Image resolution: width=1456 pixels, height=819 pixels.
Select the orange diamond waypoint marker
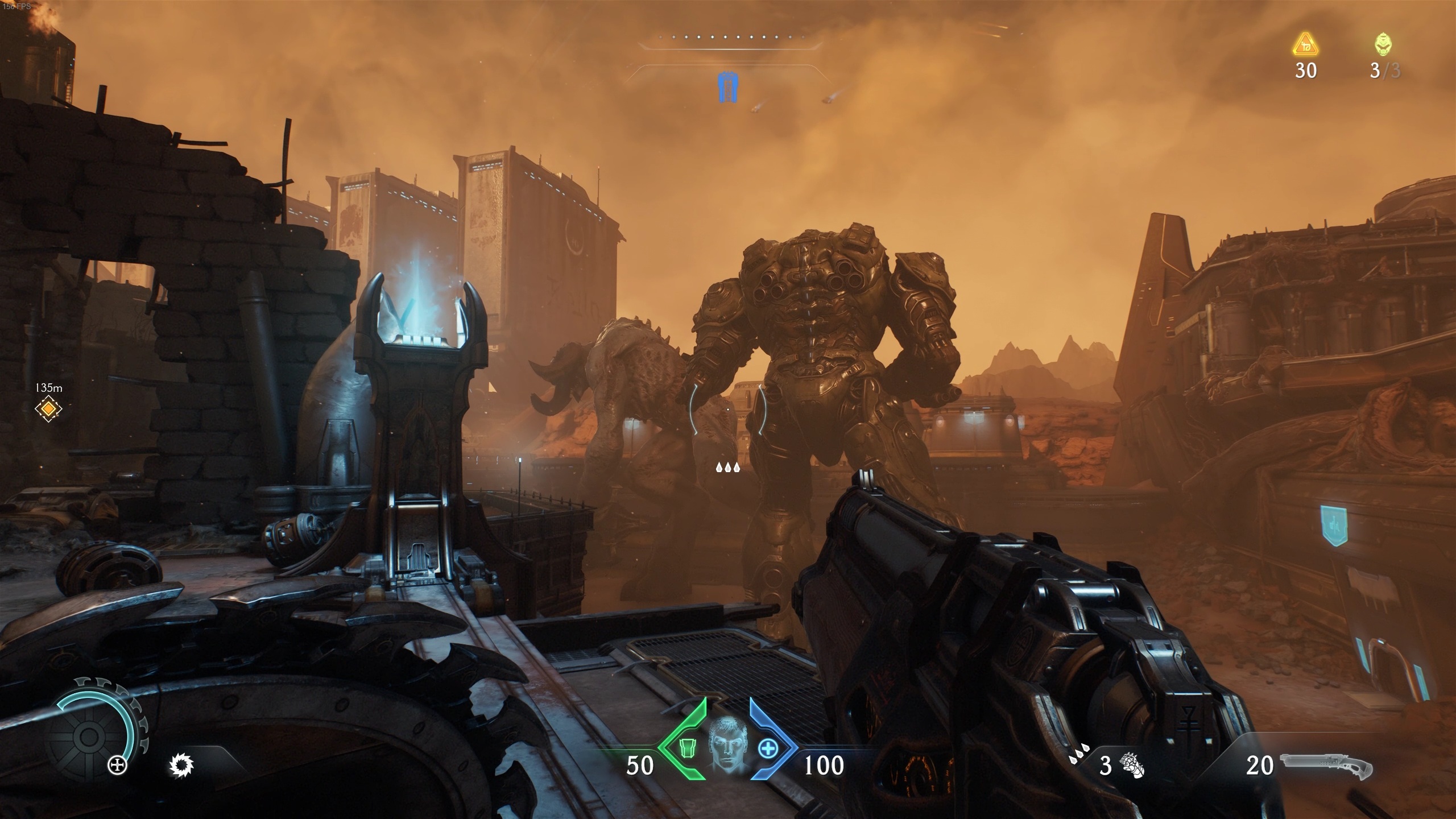coord(48,408)
